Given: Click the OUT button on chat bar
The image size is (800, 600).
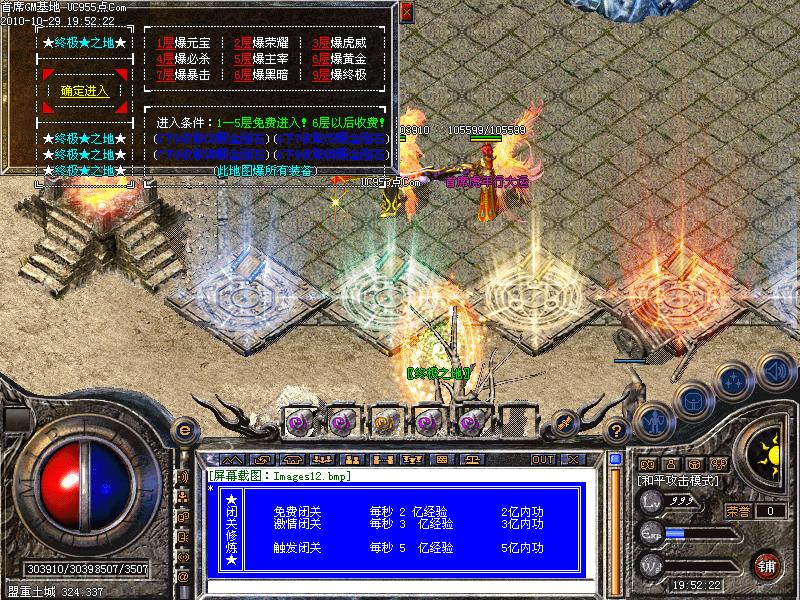Looking at the screenshot, I should (543, 459).
